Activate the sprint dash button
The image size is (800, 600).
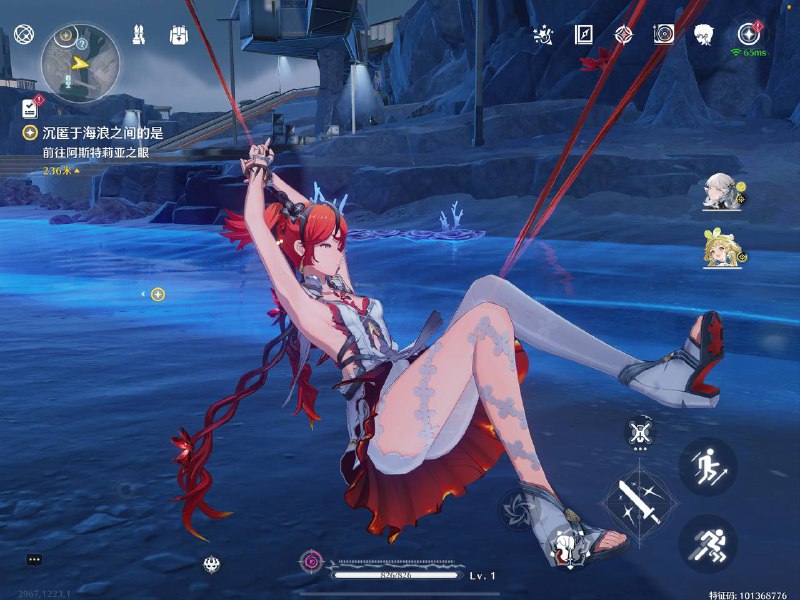tap(707, 543)
